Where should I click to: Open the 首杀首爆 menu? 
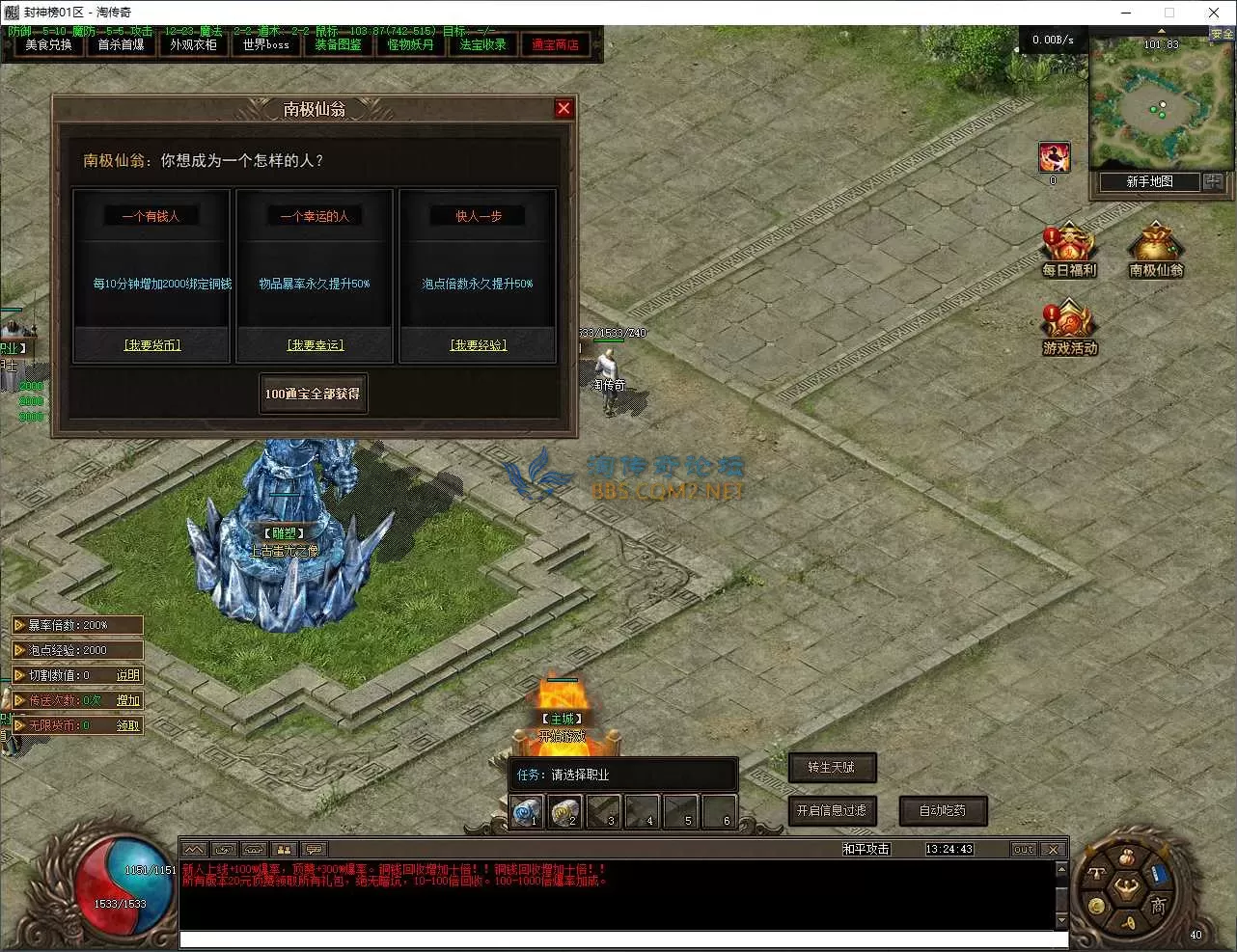coord(121,45)
